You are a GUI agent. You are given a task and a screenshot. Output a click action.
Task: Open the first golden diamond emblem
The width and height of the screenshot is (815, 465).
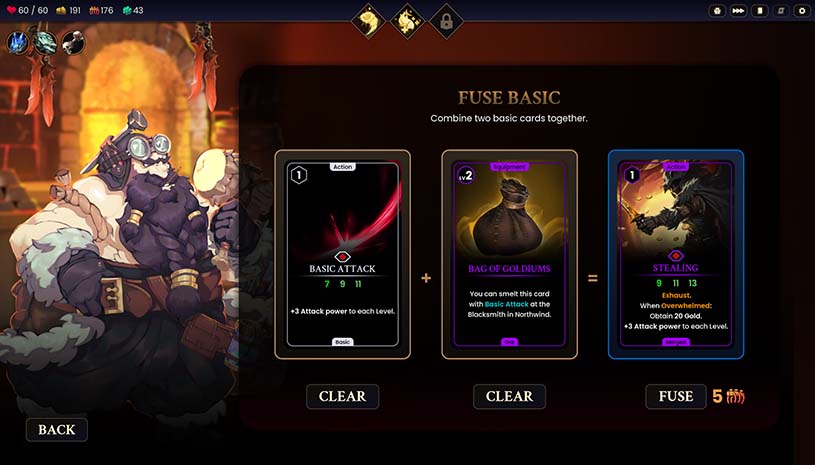(x=369, y=19)
